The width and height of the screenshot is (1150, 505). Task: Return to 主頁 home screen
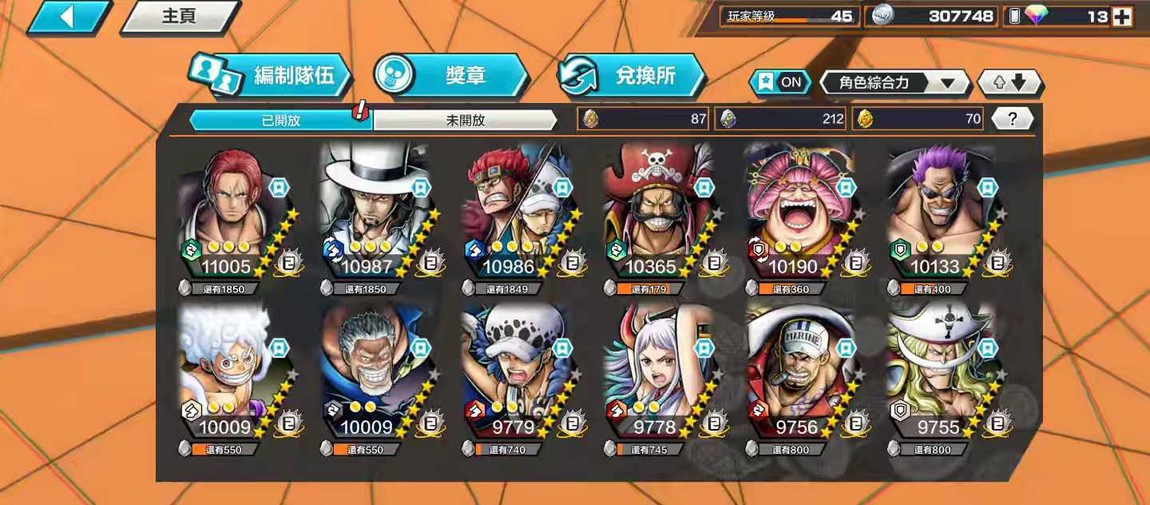coord(180,17)
